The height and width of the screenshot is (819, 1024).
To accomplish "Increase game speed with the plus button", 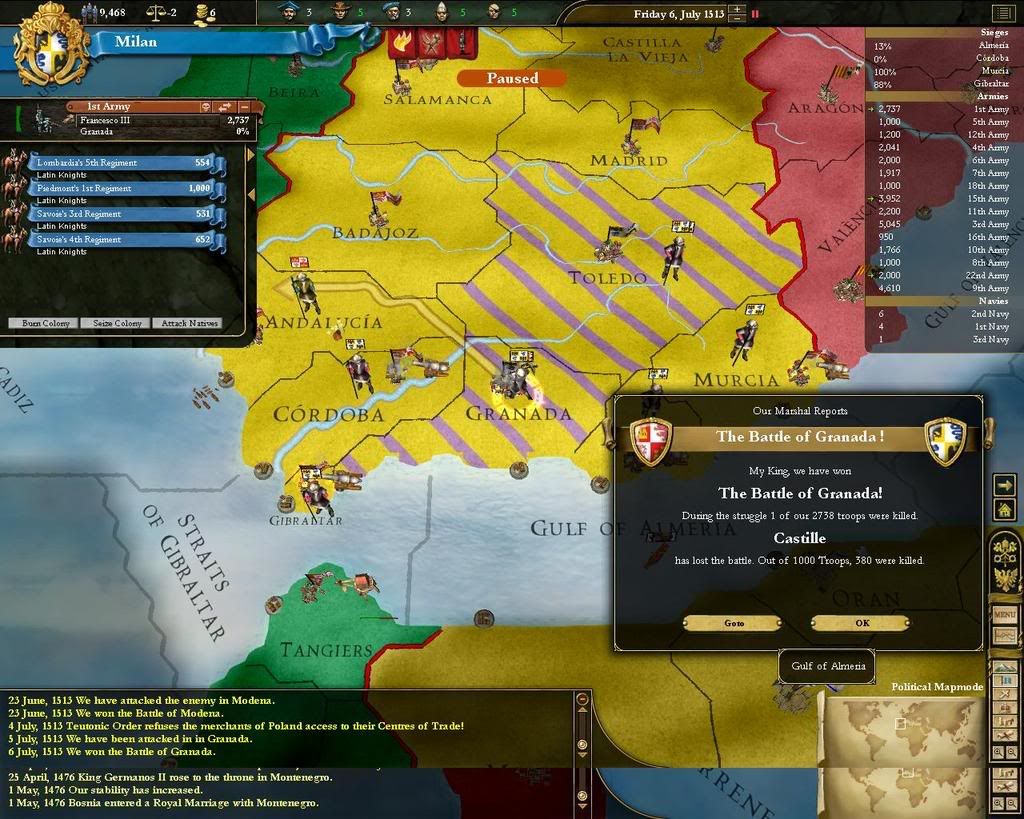I will tap(737, 10).
